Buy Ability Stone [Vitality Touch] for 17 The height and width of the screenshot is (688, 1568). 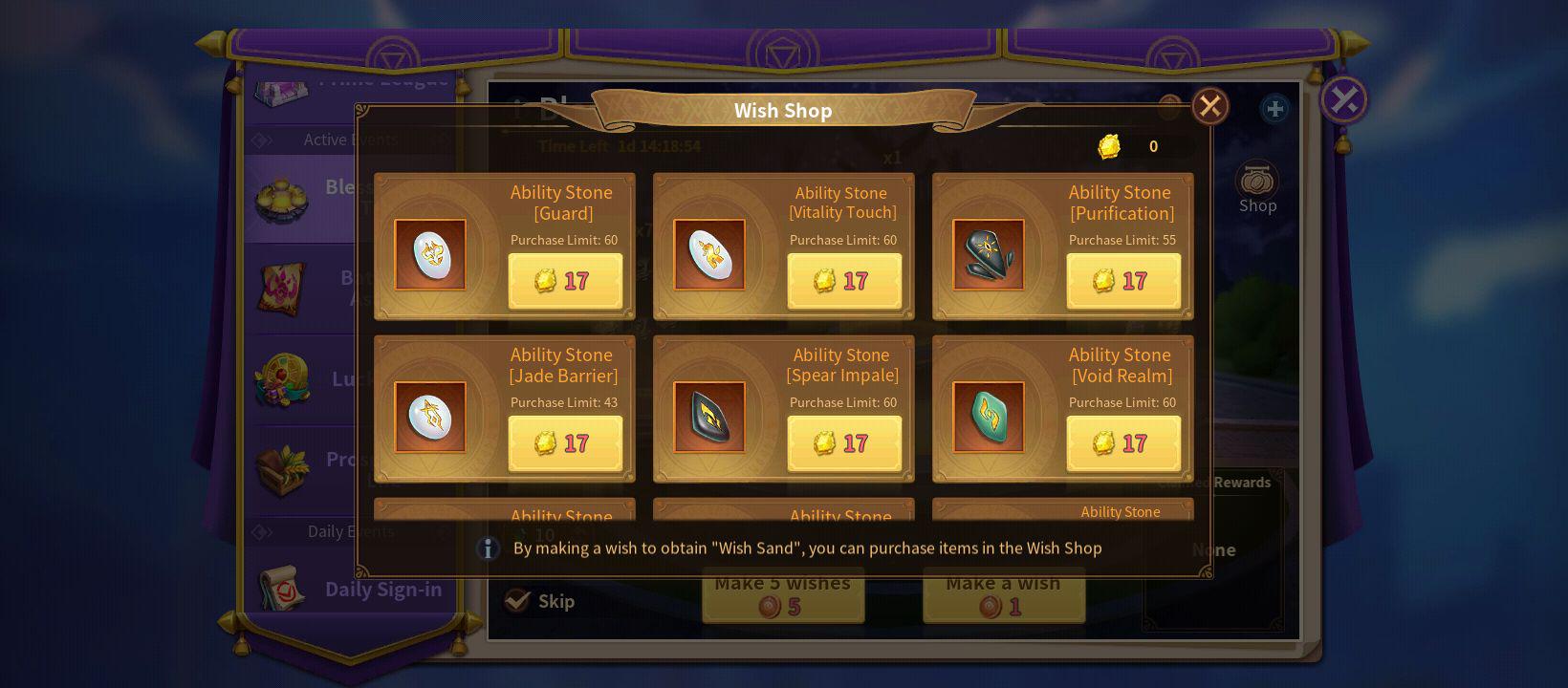[844, 281]
